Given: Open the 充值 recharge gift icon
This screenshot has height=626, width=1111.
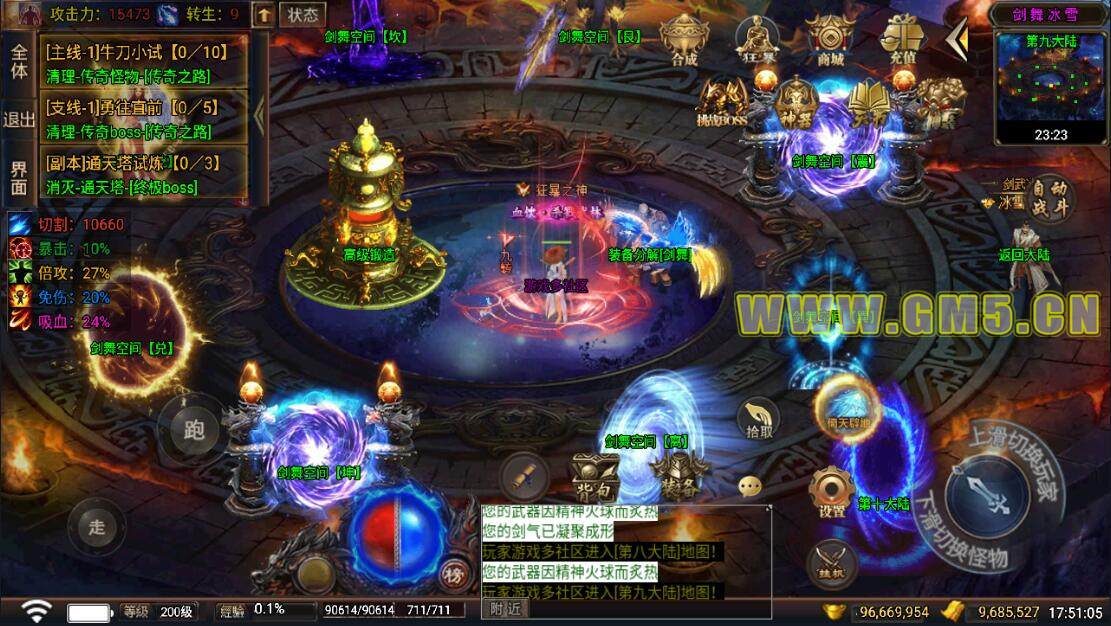Looking at the screenshot, I should pos(900,41).
